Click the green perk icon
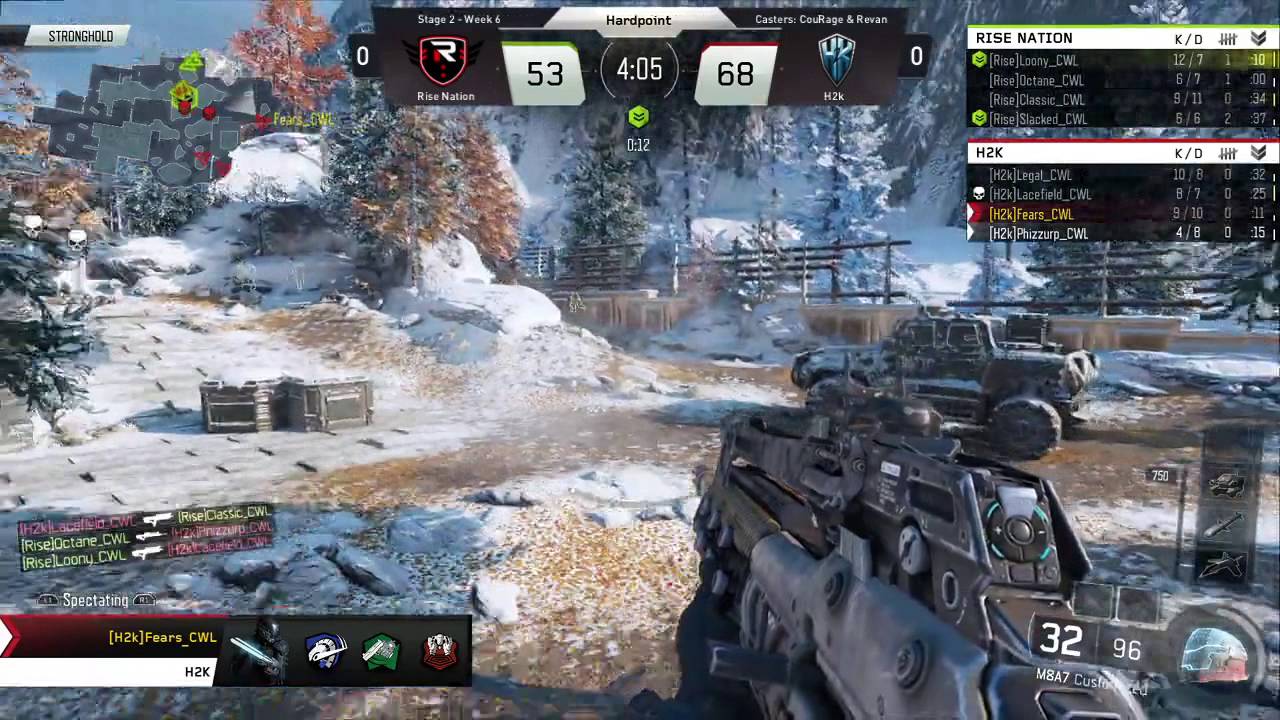The image size is (1280, 720). tap(382, 651)
